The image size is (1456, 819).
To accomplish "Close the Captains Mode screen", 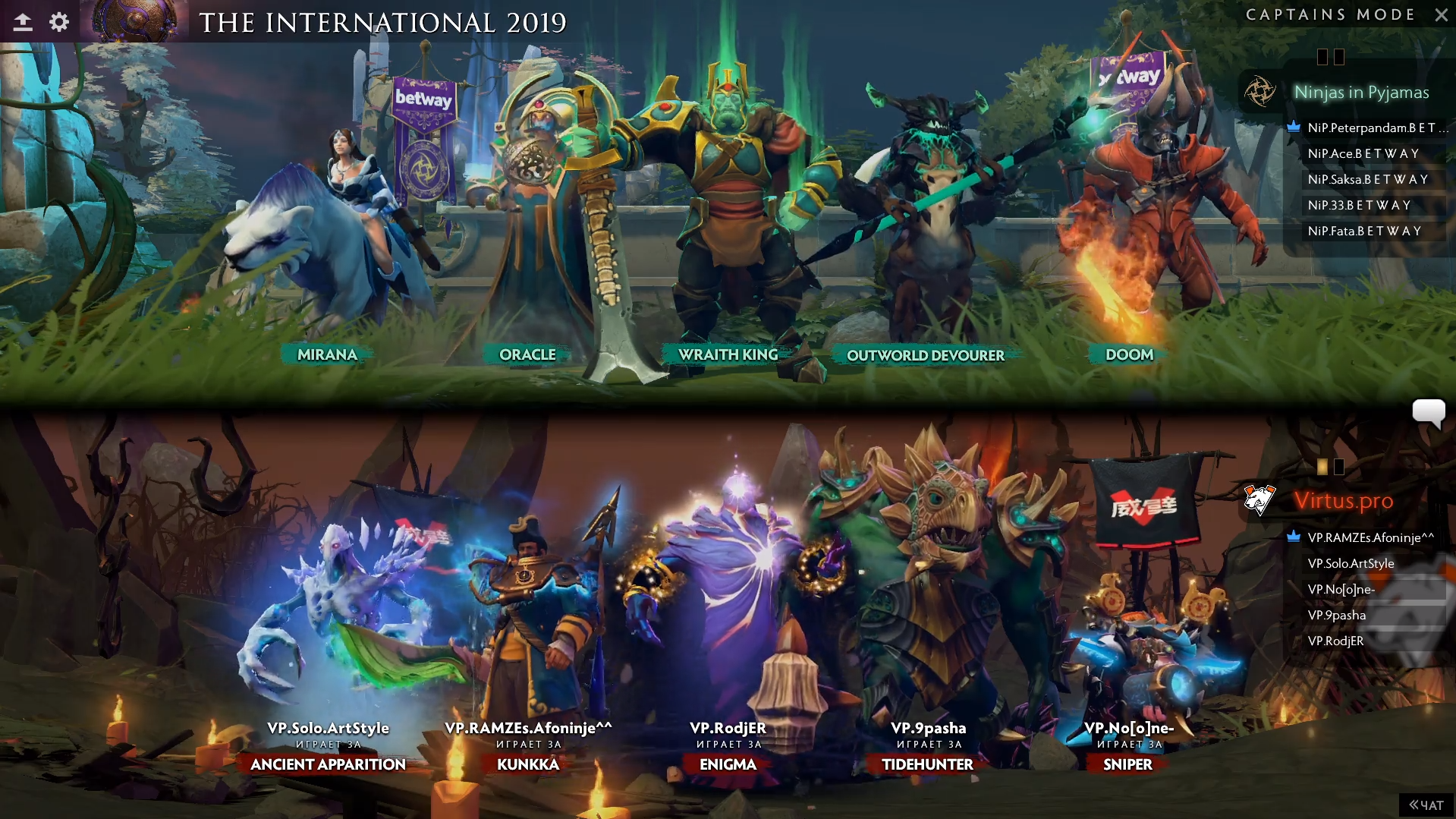I will point(1441,14).
